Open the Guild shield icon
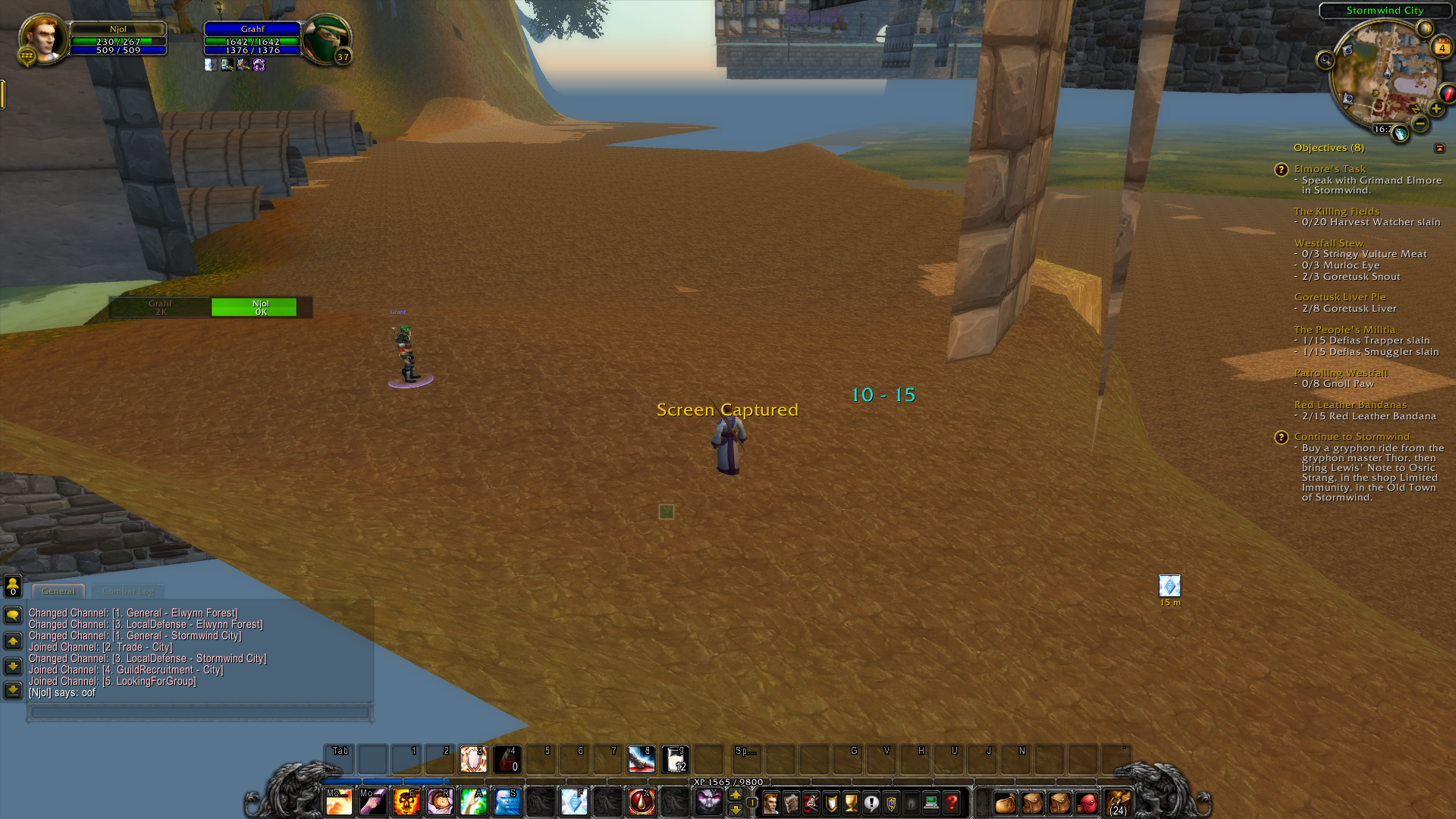This screenshot has height=819, width=1456. [x=892, y=802]
